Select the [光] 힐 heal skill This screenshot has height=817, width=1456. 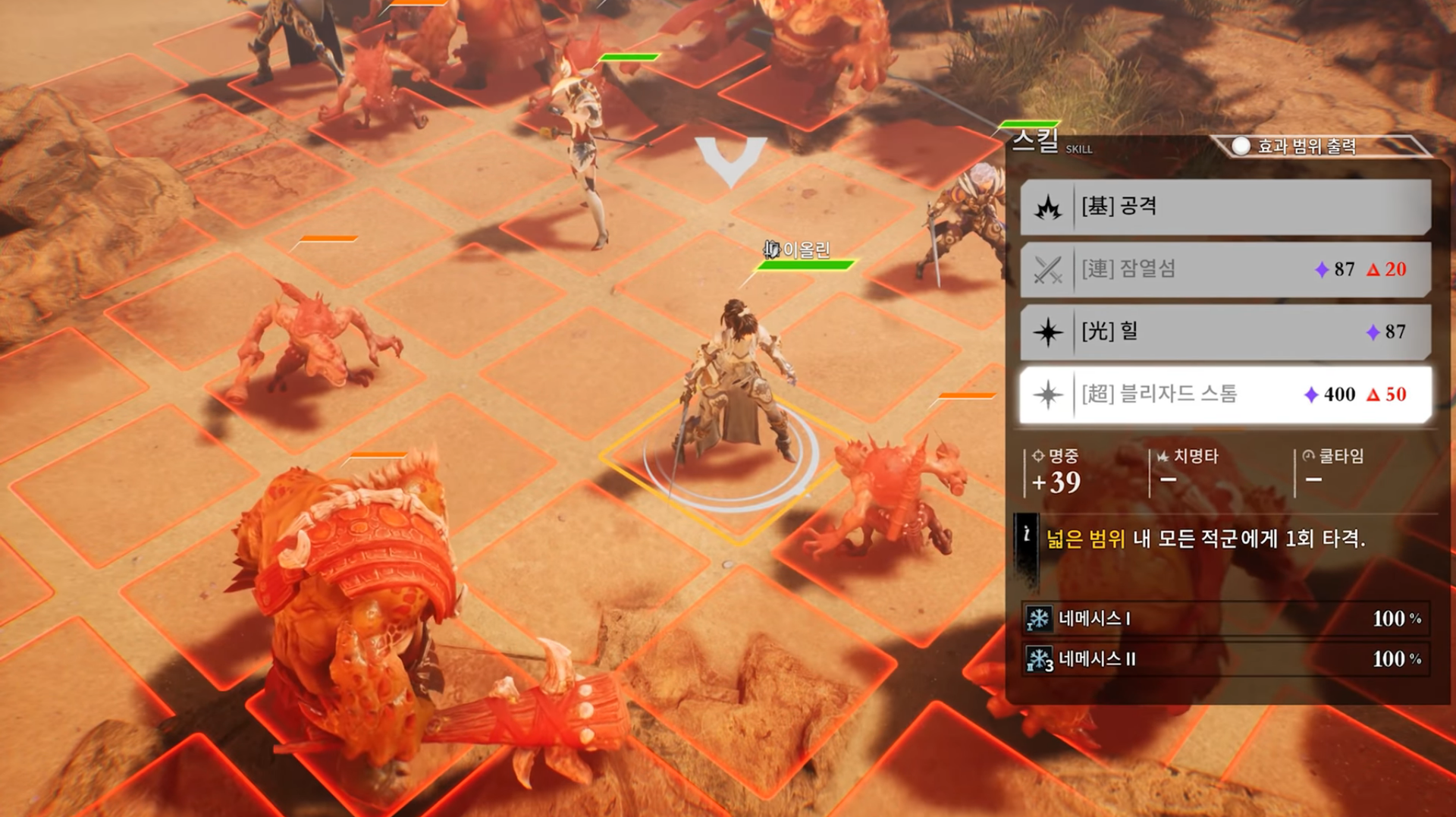pyautogui.click(x=1225, y=332)
